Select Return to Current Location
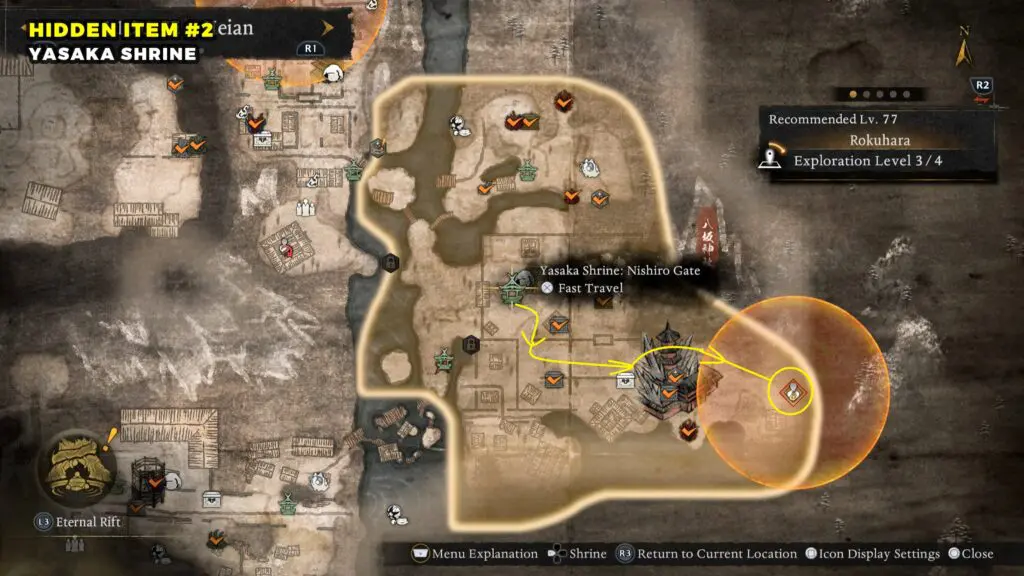Image resolution: width=1024 pixels, height=576 pixels. click(x=706, y=554)
